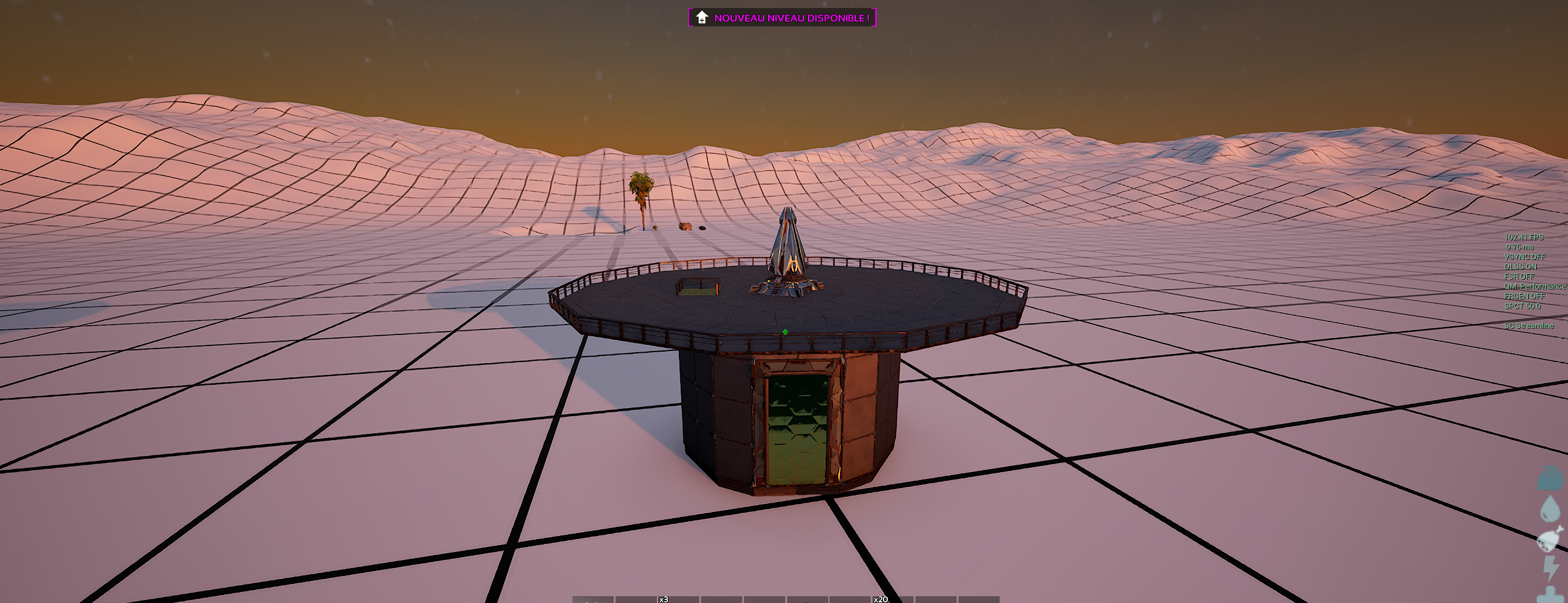The image size is (1568, 603).
Task: Select the paint bucket icon in right sidebar
Action: pyautogui.click(x=1550, y=478)
